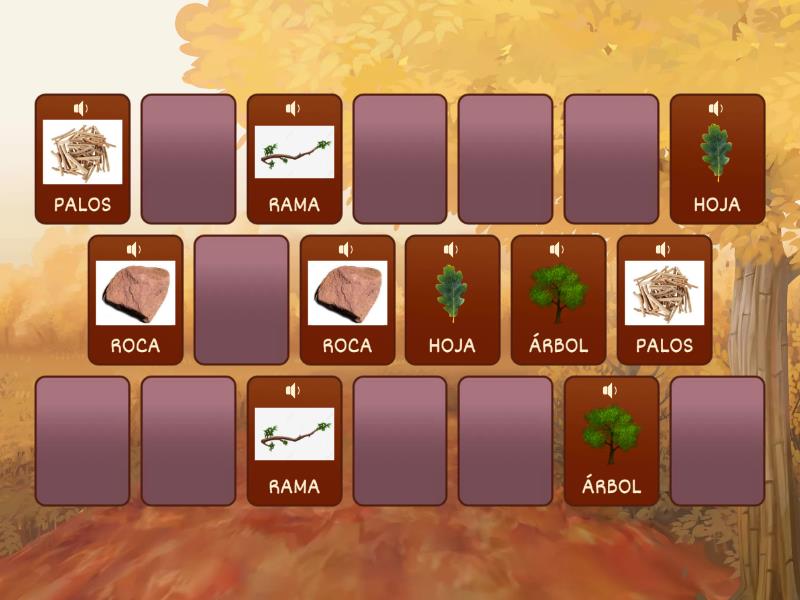
Task: Select the HOJA card between ROCA and ÁRBOL
Action: click(452, 299)
